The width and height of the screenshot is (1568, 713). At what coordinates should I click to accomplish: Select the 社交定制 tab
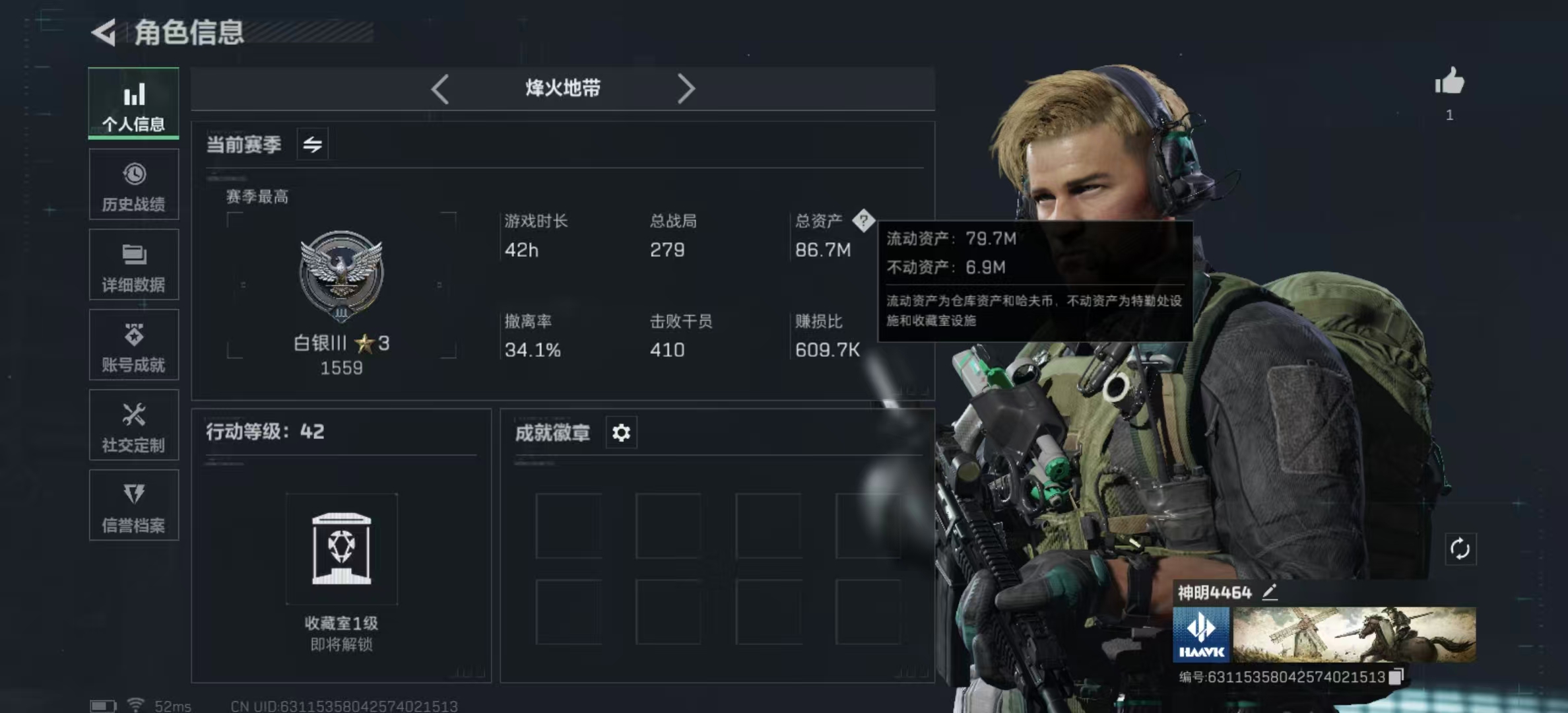[133, 426]
